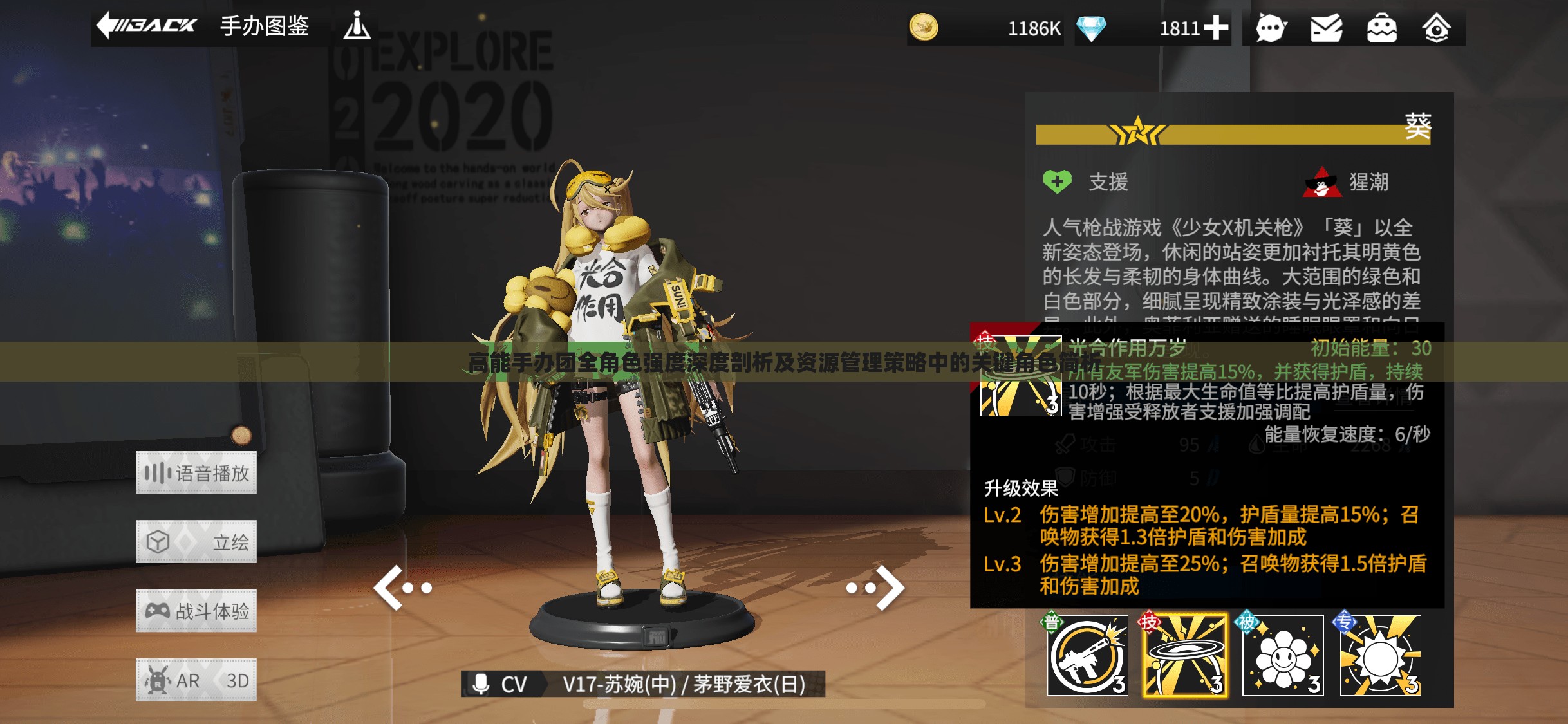Show the next figure with right arrow
Viewport: 1568px width, 724px height.
pos(877,588)
